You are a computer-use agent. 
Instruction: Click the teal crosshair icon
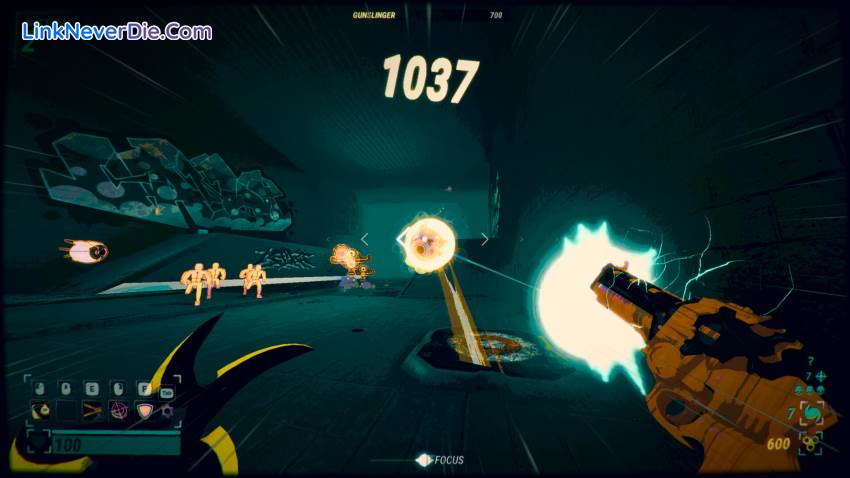820,377
